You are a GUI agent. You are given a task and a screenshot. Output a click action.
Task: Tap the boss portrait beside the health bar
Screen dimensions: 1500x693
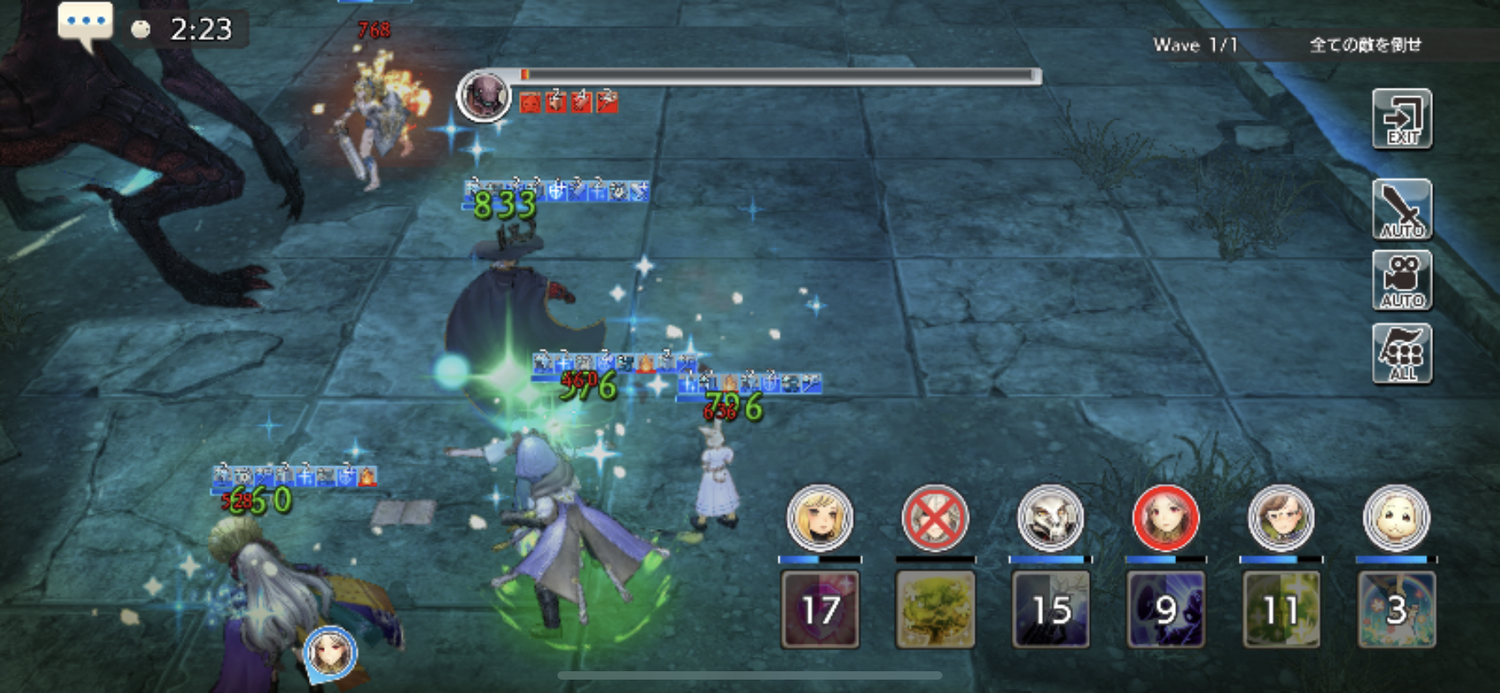point(484,96)
